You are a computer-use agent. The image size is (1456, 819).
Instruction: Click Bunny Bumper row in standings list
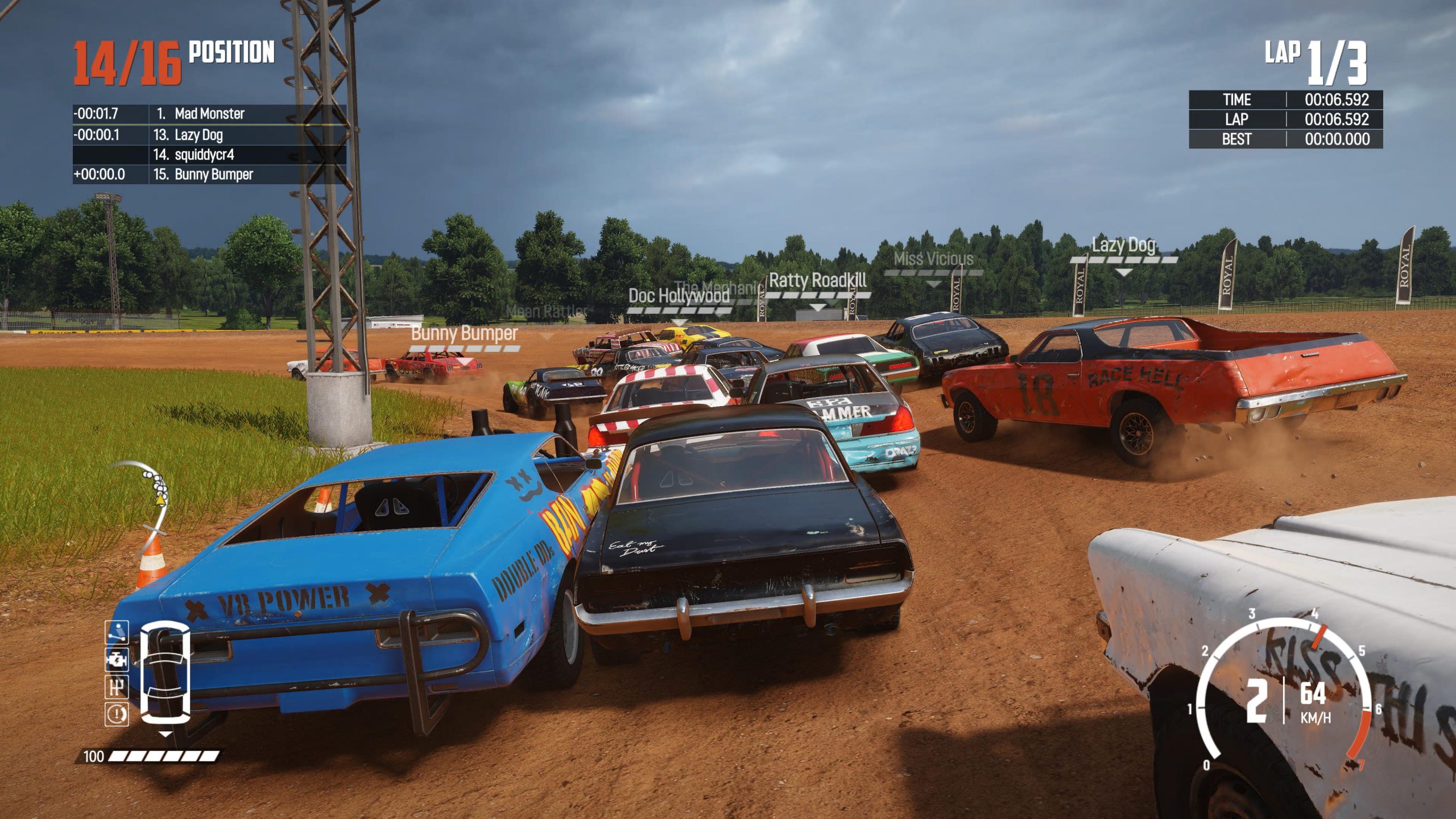pyautogui.click(x=209, y=175)
